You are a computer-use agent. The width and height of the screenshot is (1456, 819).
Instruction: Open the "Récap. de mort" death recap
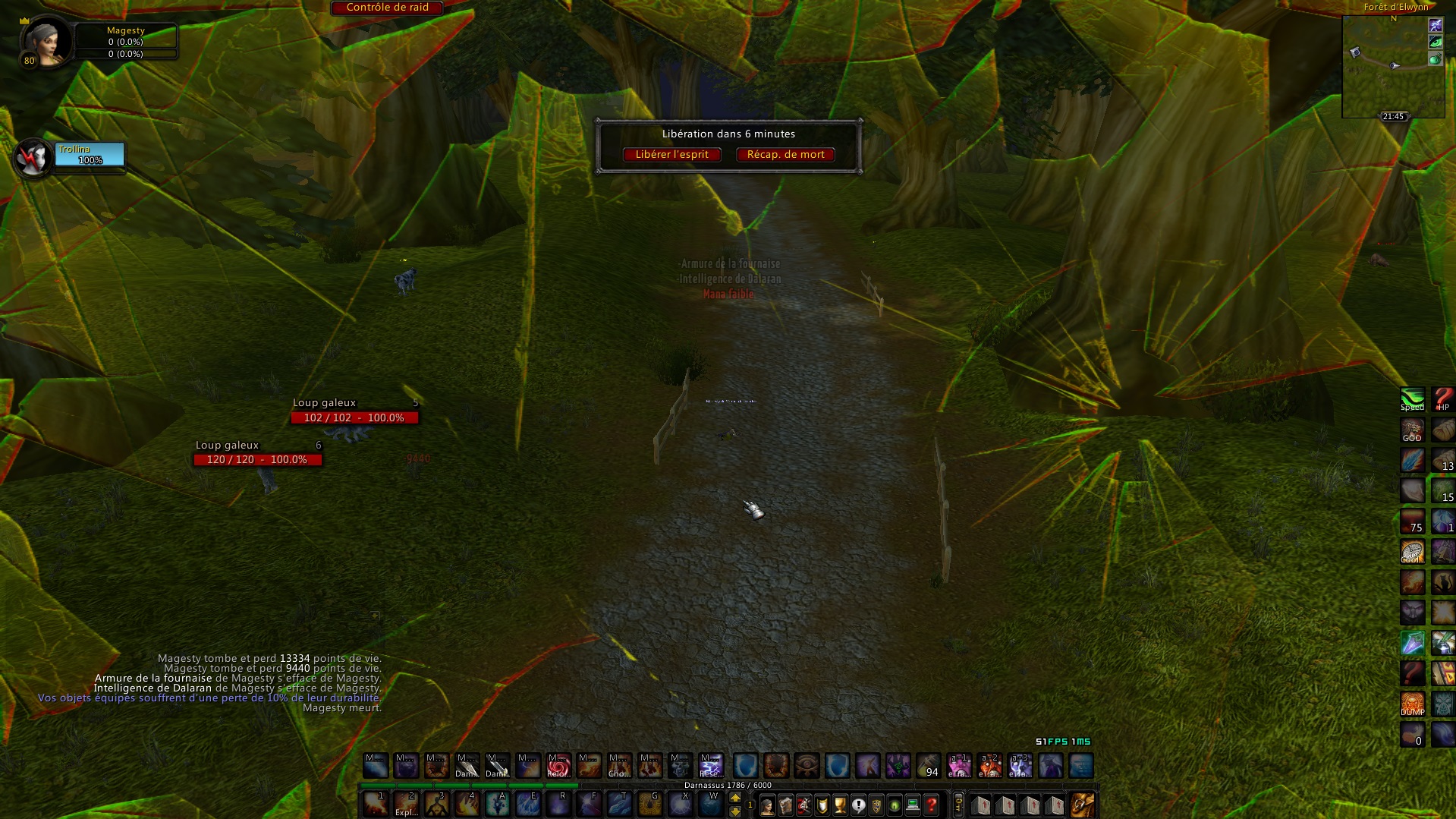[x=785, y=155]
